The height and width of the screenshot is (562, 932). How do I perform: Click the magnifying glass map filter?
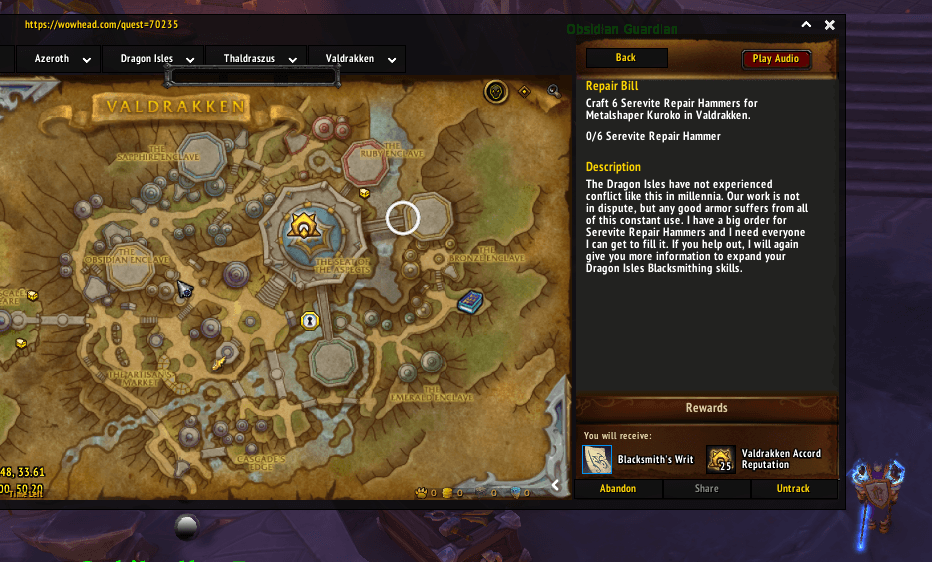(553, 92)
